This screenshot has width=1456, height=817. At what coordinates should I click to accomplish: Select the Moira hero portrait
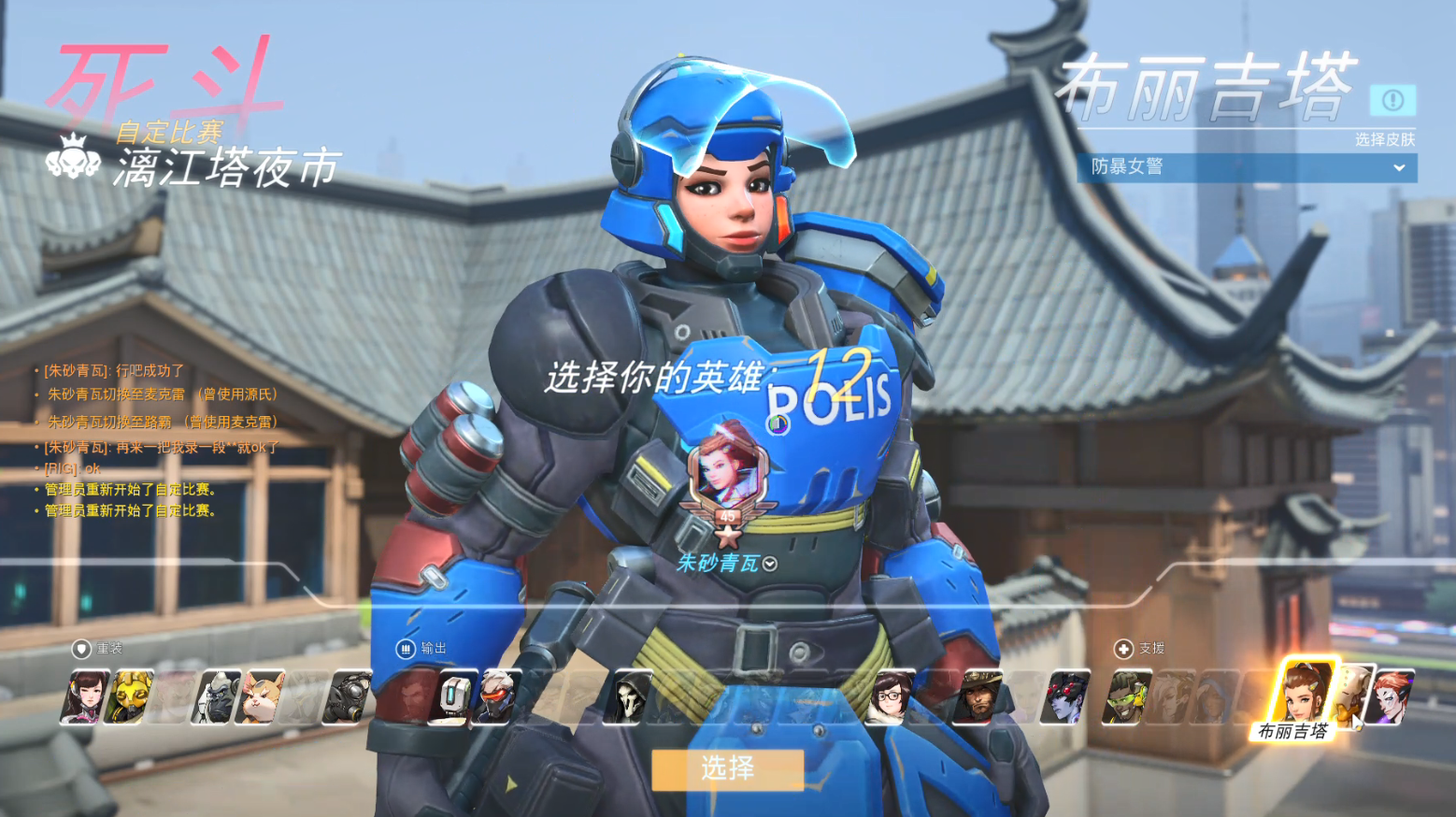(x=1391, y=697)
